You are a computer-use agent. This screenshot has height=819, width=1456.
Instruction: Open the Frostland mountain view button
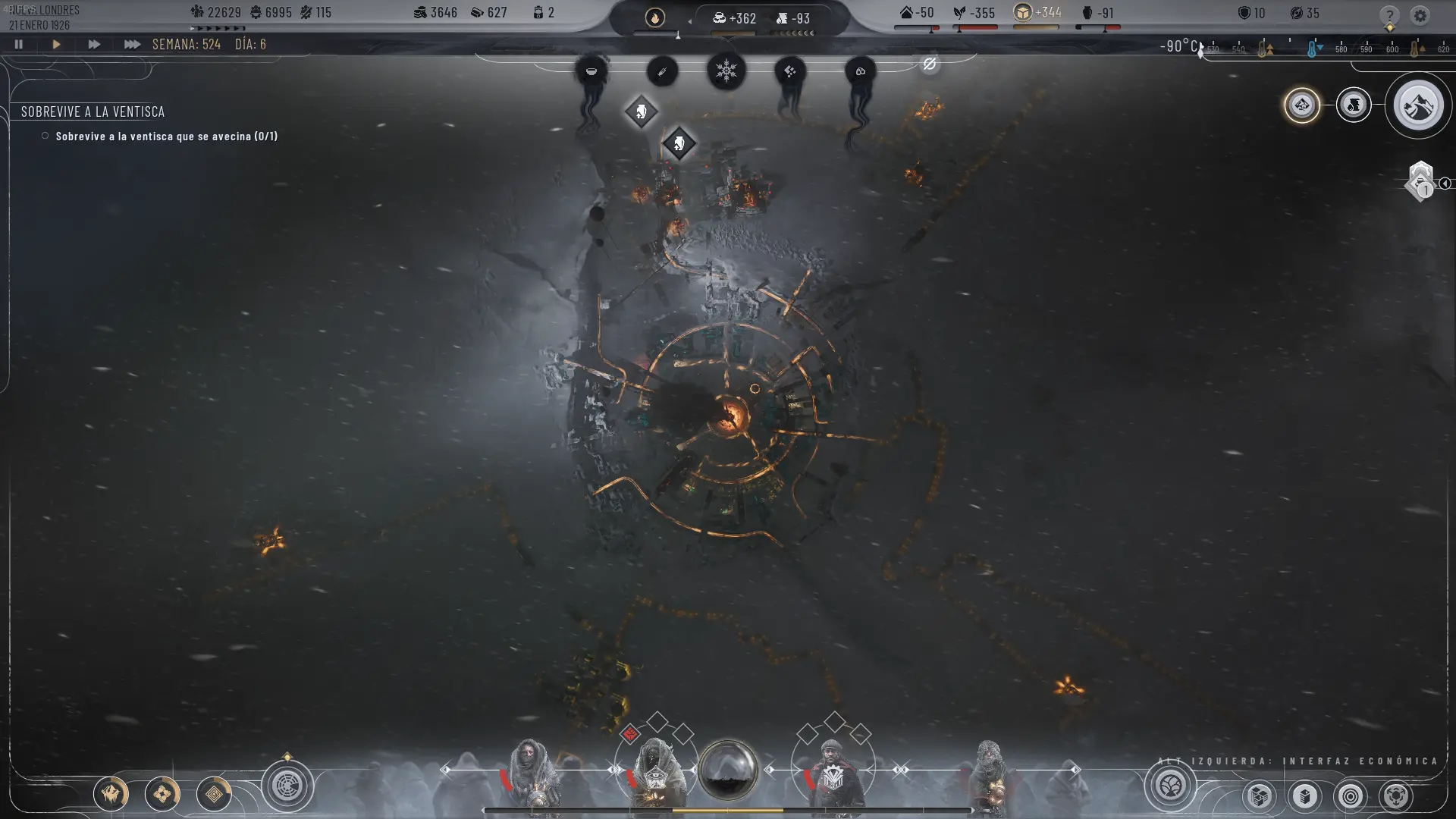pos(1417,106)
